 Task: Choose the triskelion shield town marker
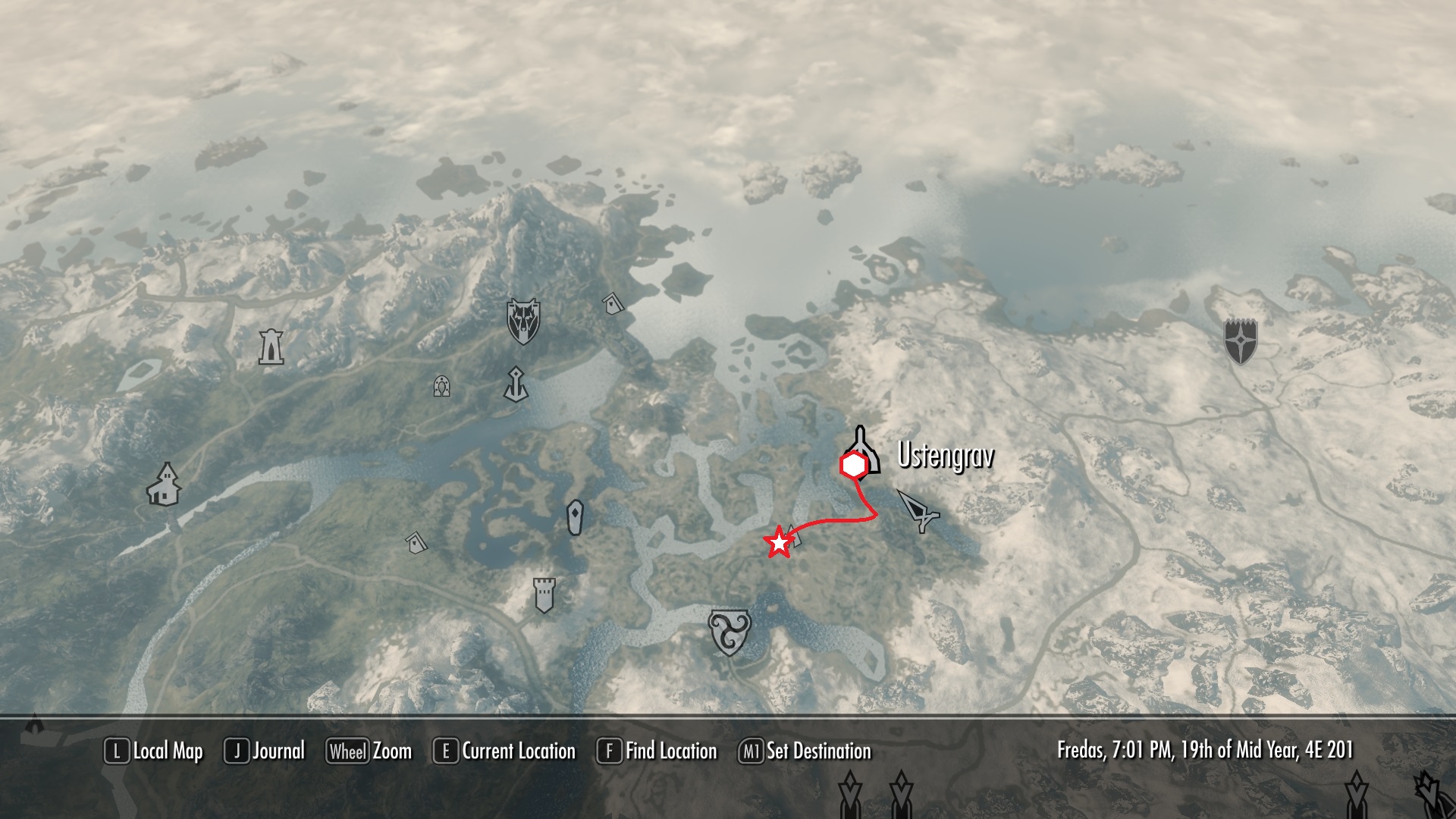(729, 632)
